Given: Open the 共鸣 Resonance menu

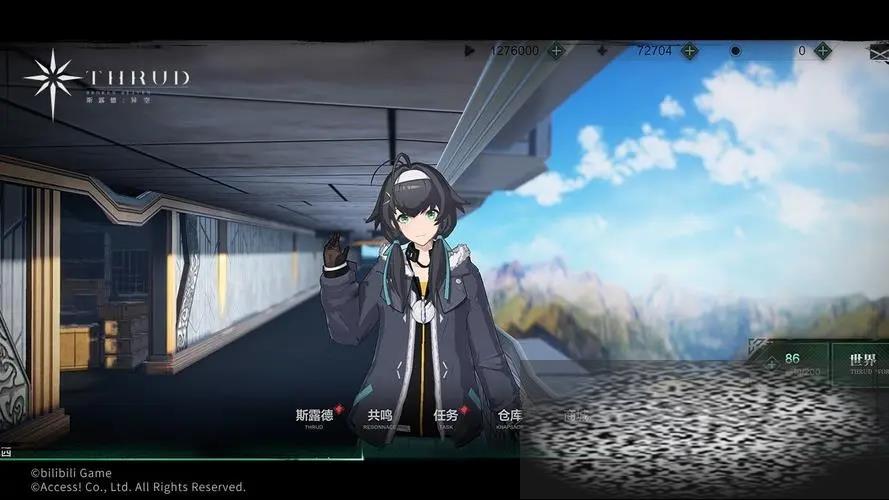Looking at the screenshot, I should tap(380, 416).
